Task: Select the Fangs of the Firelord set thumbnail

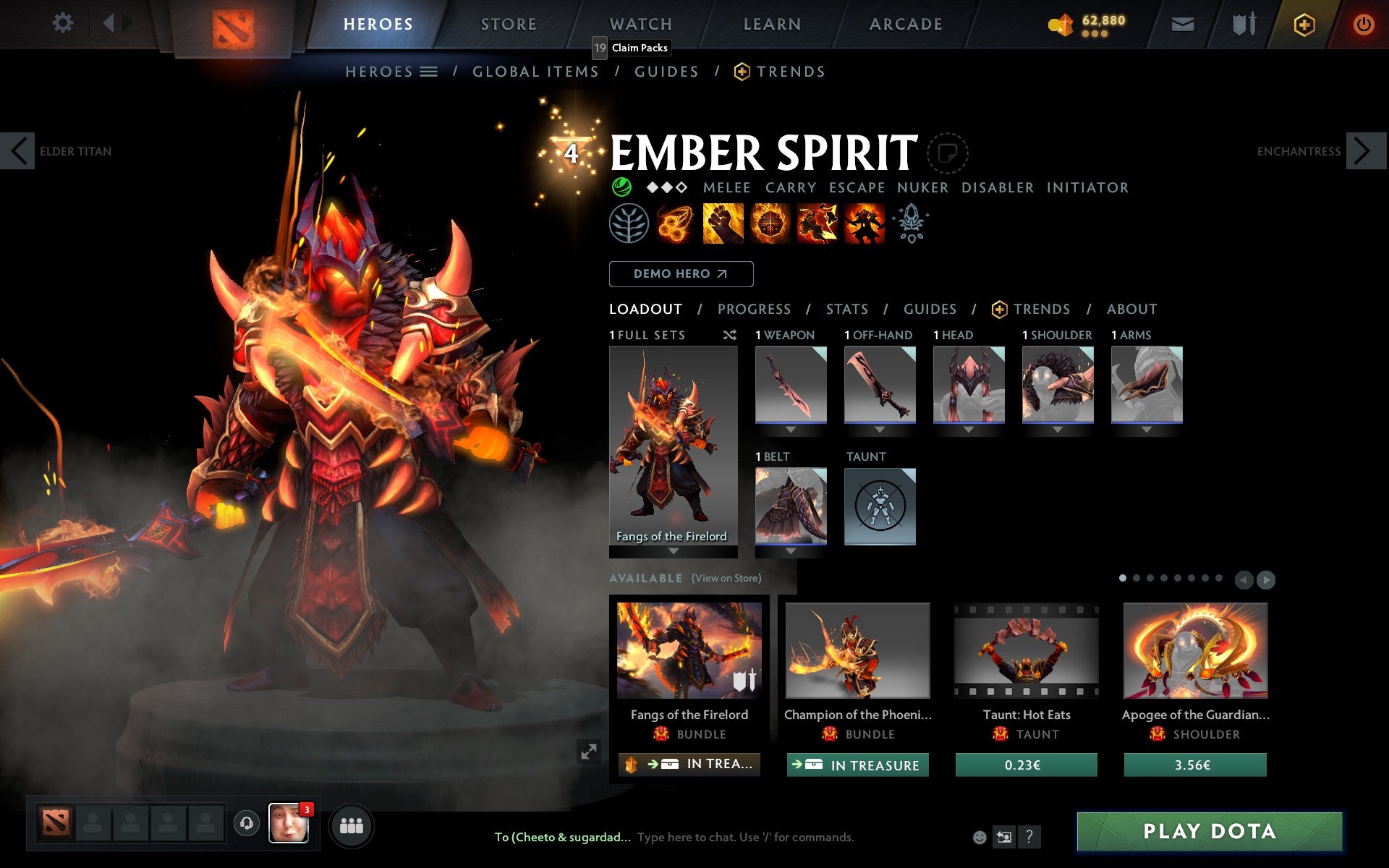Action: [673, 441]
